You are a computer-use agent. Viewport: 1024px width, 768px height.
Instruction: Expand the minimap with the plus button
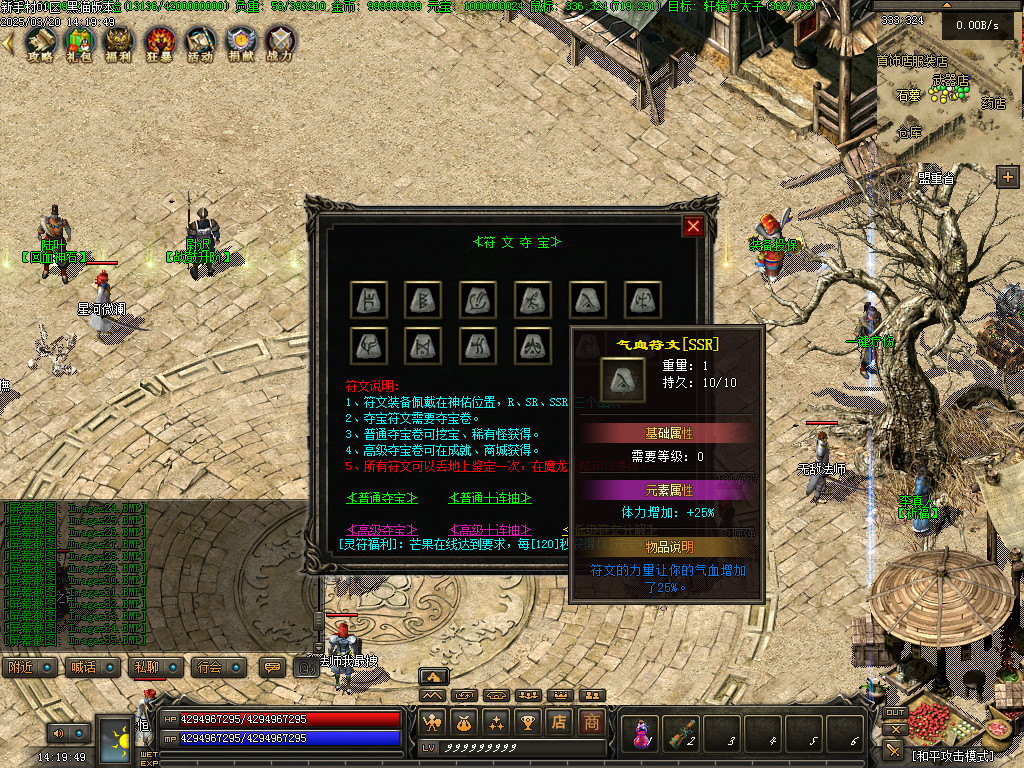1007,177
